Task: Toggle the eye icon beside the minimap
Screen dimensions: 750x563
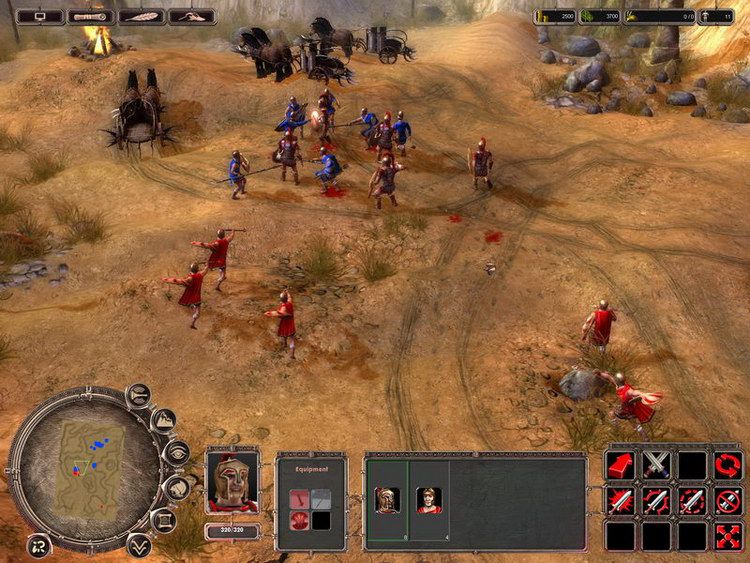Action: tap(176, 454)
